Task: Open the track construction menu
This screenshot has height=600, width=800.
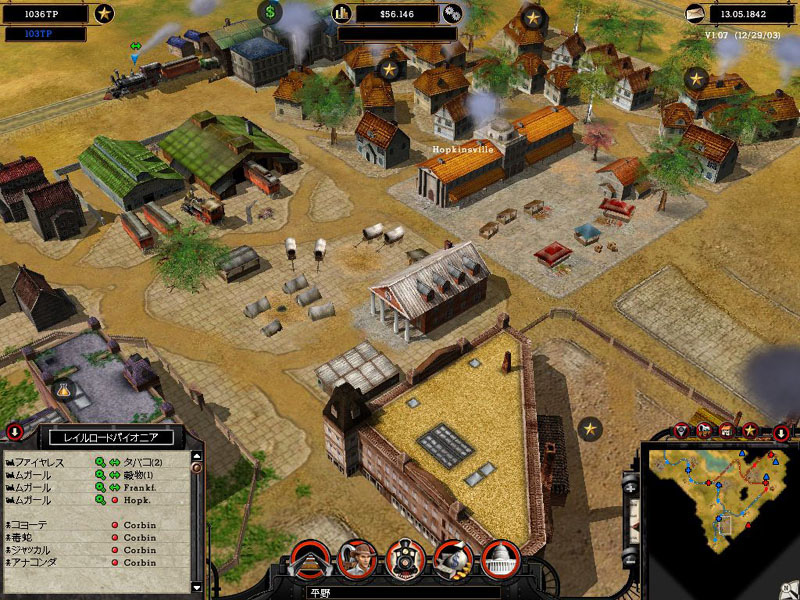Action: [310, 560]
